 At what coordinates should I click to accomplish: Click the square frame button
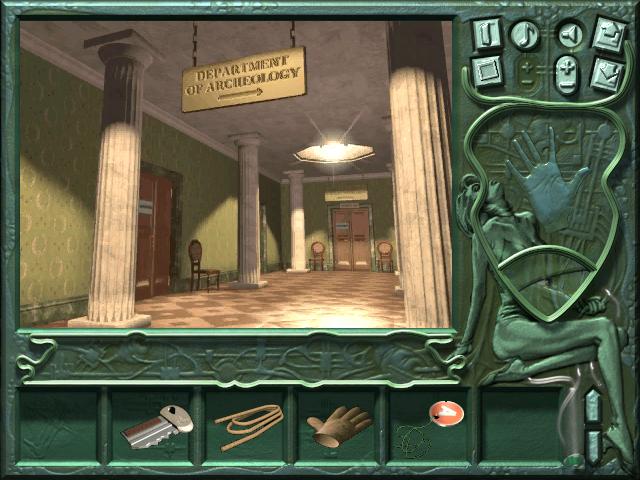click(486, 72)
